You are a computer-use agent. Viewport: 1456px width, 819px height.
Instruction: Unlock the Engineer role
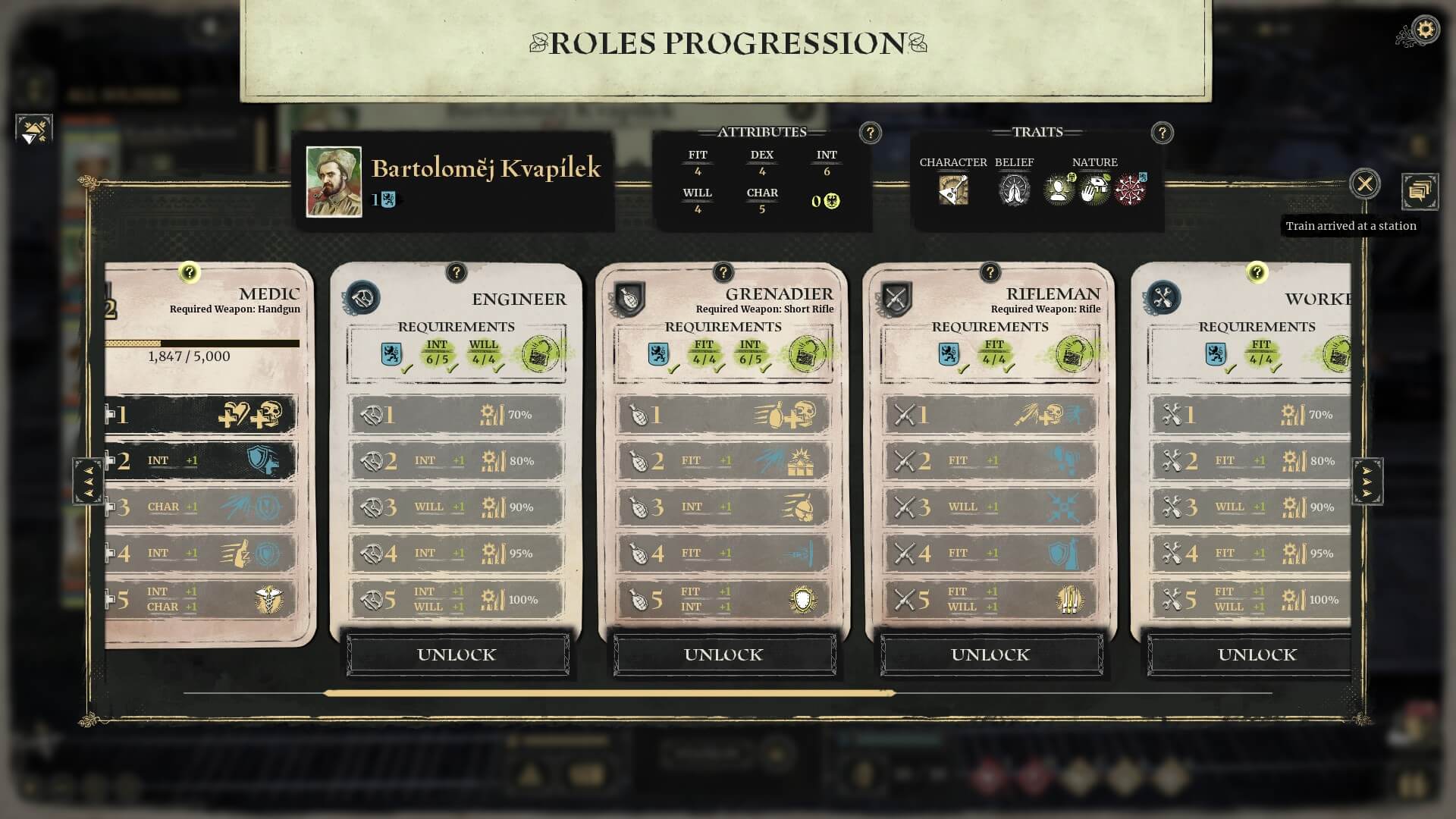457,654
